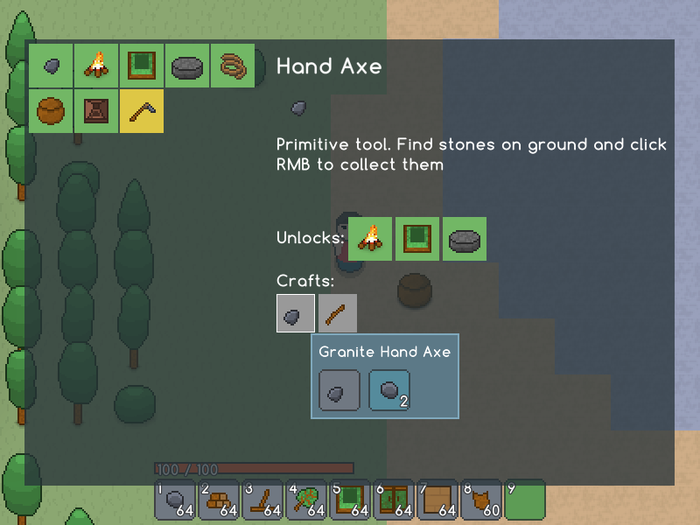Screen dimensions: 700x525
Task: Select hotbar slot 2 with orange bricks
Action: pos(219,499)
